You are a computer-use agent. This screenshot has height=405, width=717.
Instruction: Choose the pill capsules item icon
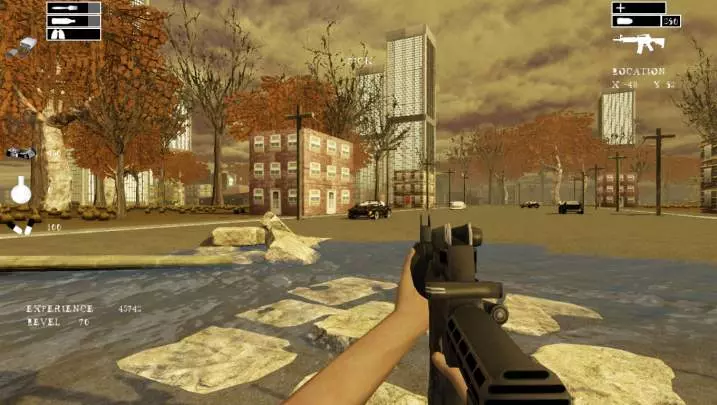click(x=22, y=228)
